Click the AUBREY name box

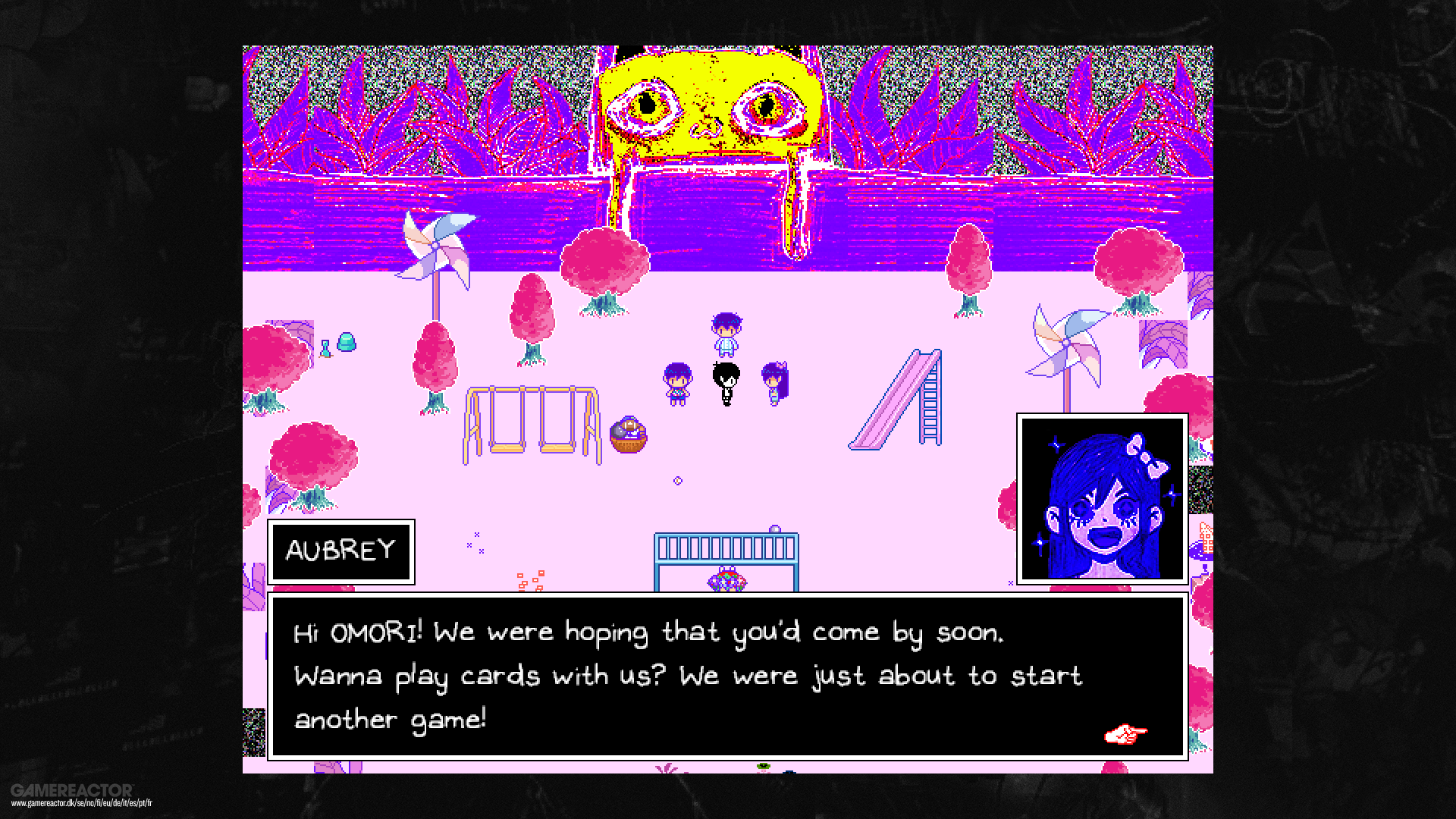pos(340,552)
